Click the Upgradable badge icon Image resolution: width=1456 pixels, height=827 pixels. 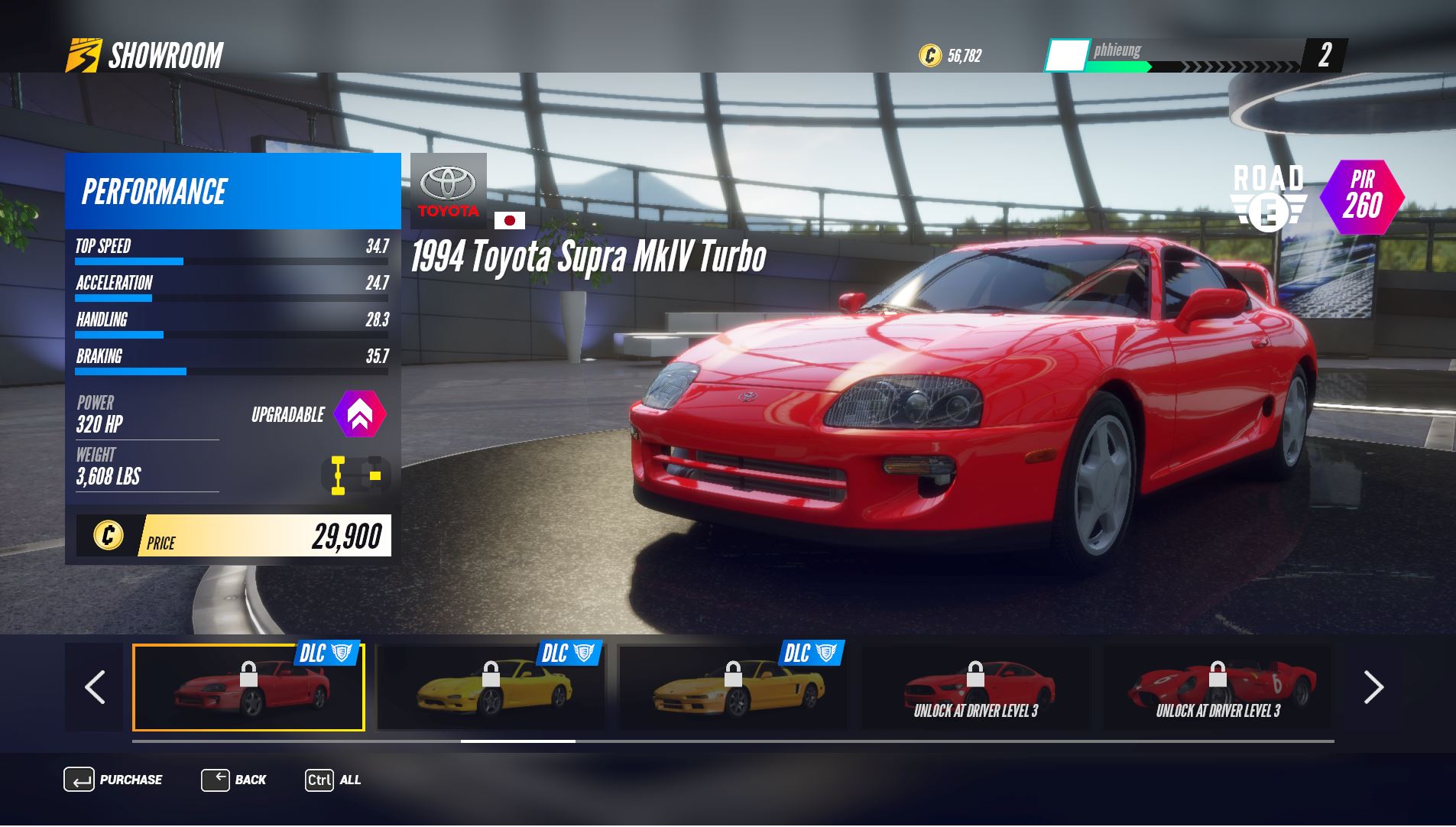360,414
